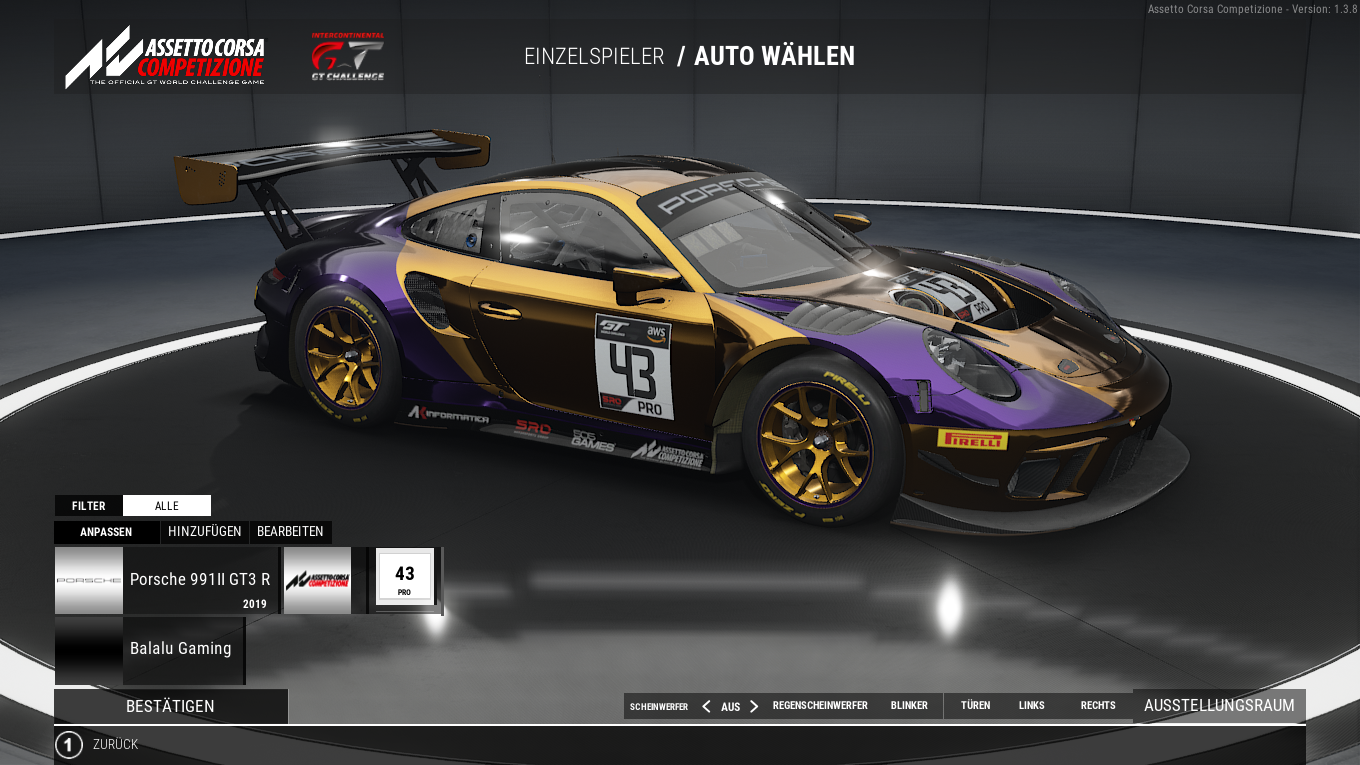Screen dimensions: 1360x765
Task: Open the Ausstellungsraum showroom view
Action: pos(1219,706)
